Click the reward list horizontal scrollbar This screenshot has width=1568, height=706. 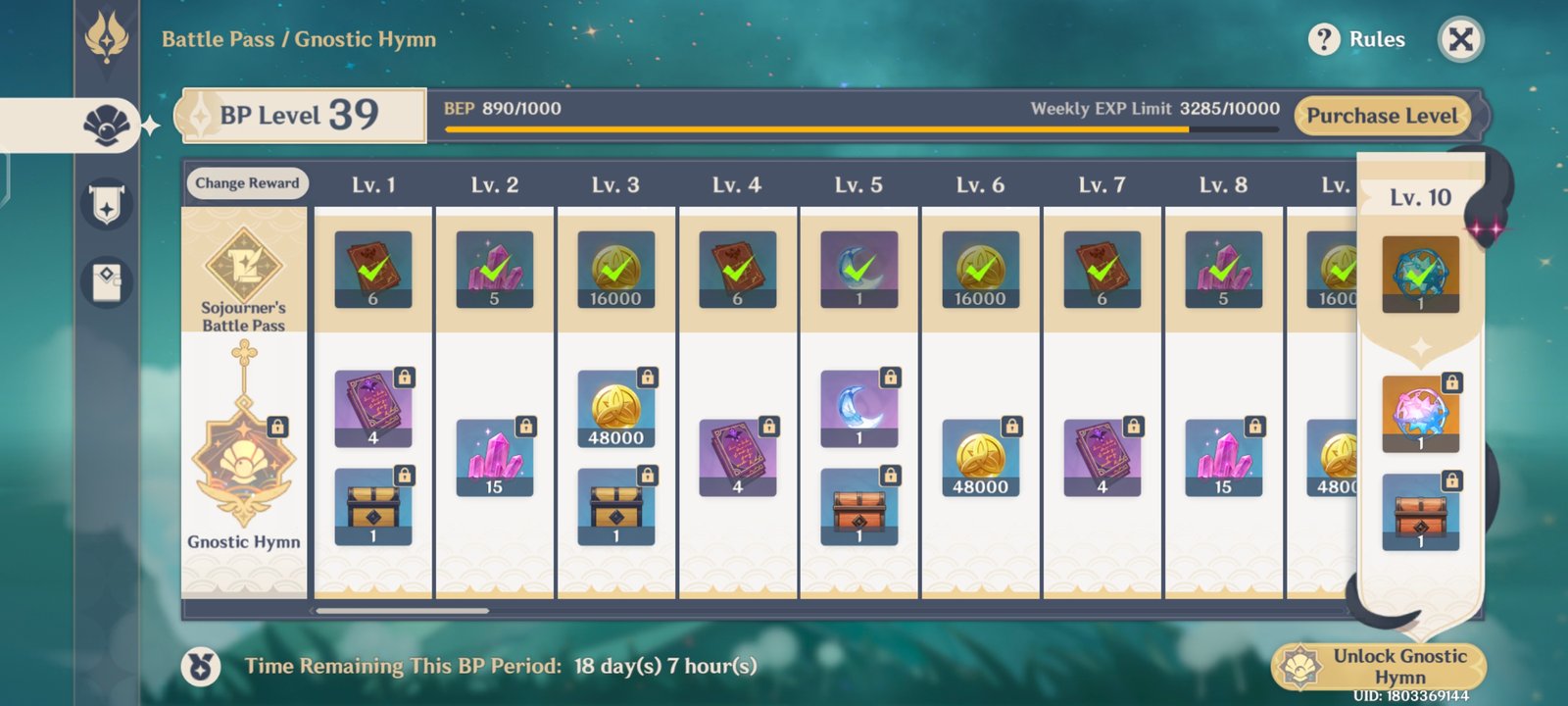(x=402, y=611)
